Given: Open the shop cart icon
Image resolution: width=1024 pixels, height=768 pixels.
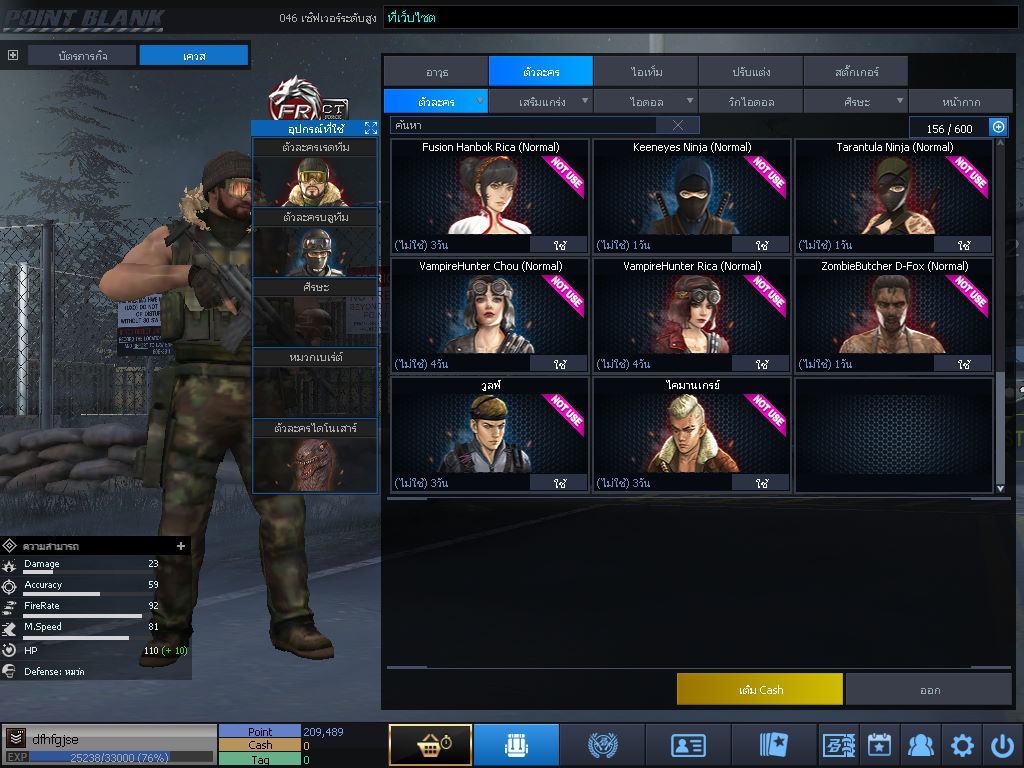Looking at the screenshot, I should [x=430, y=745].
